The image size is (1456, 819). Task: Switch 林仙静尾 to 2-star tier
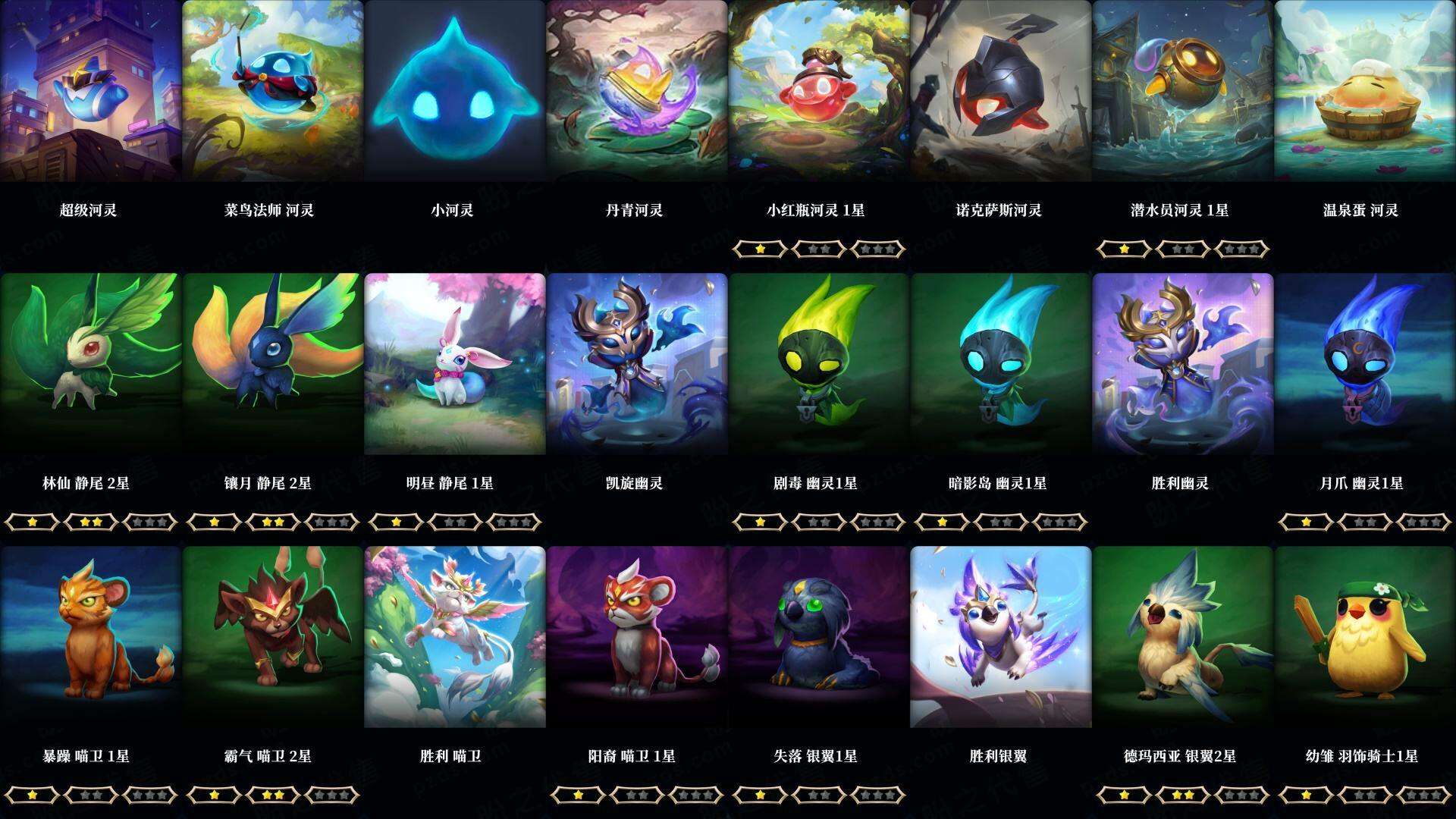pyautogui.click(x=91, y=522)
